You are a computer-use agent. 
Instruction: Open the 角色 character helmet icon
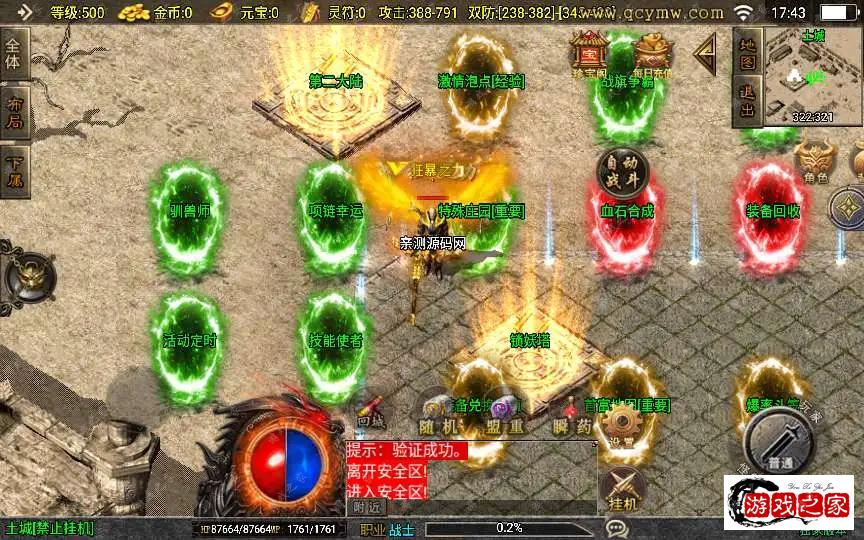(815, 162)
